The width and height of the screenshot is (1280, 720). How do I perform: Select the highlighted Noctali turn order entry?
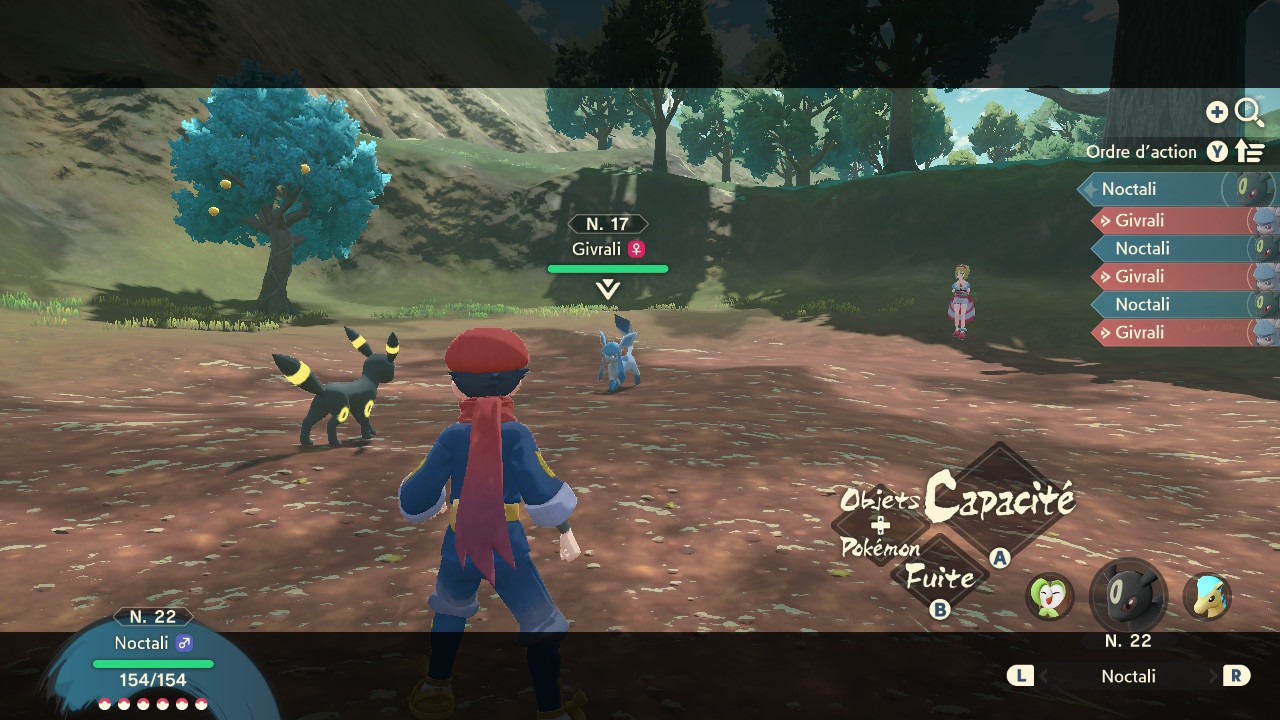(x=1160, y=189)
